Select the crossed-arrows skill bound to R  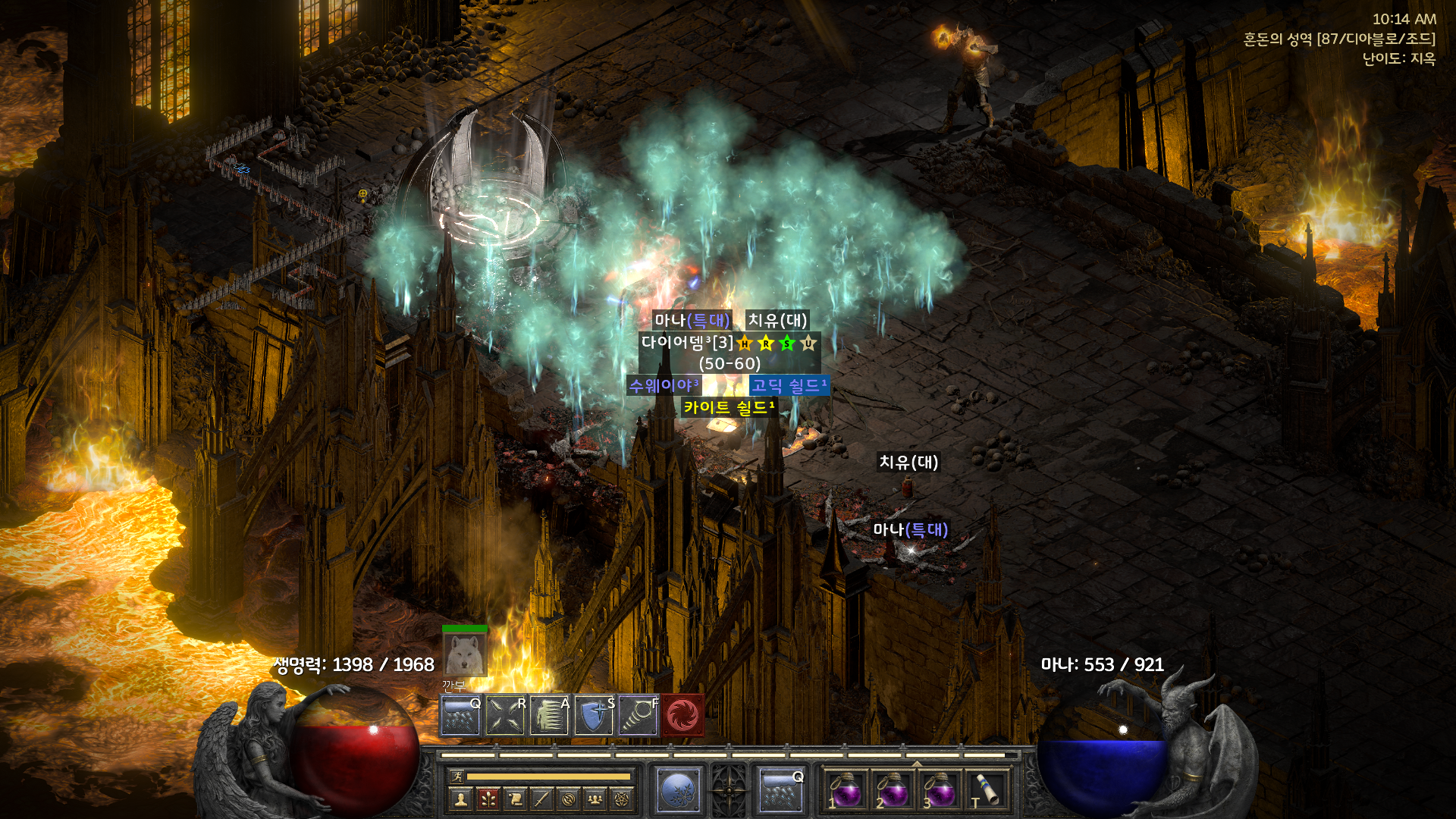tap(505, 715)
